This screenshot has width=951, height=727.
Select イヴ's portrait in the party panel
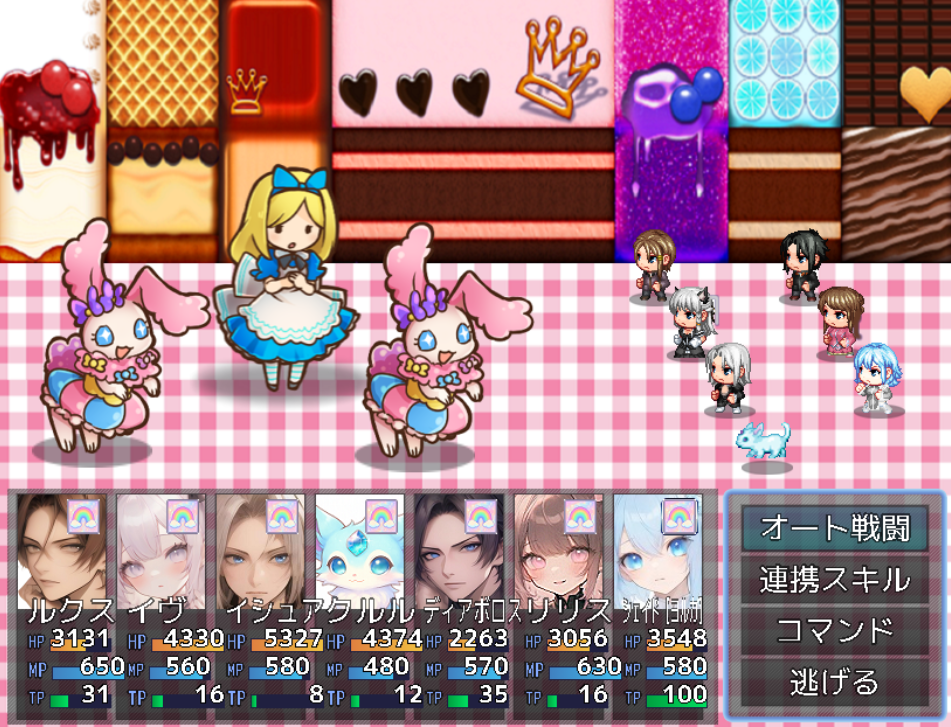click(161, 550)
